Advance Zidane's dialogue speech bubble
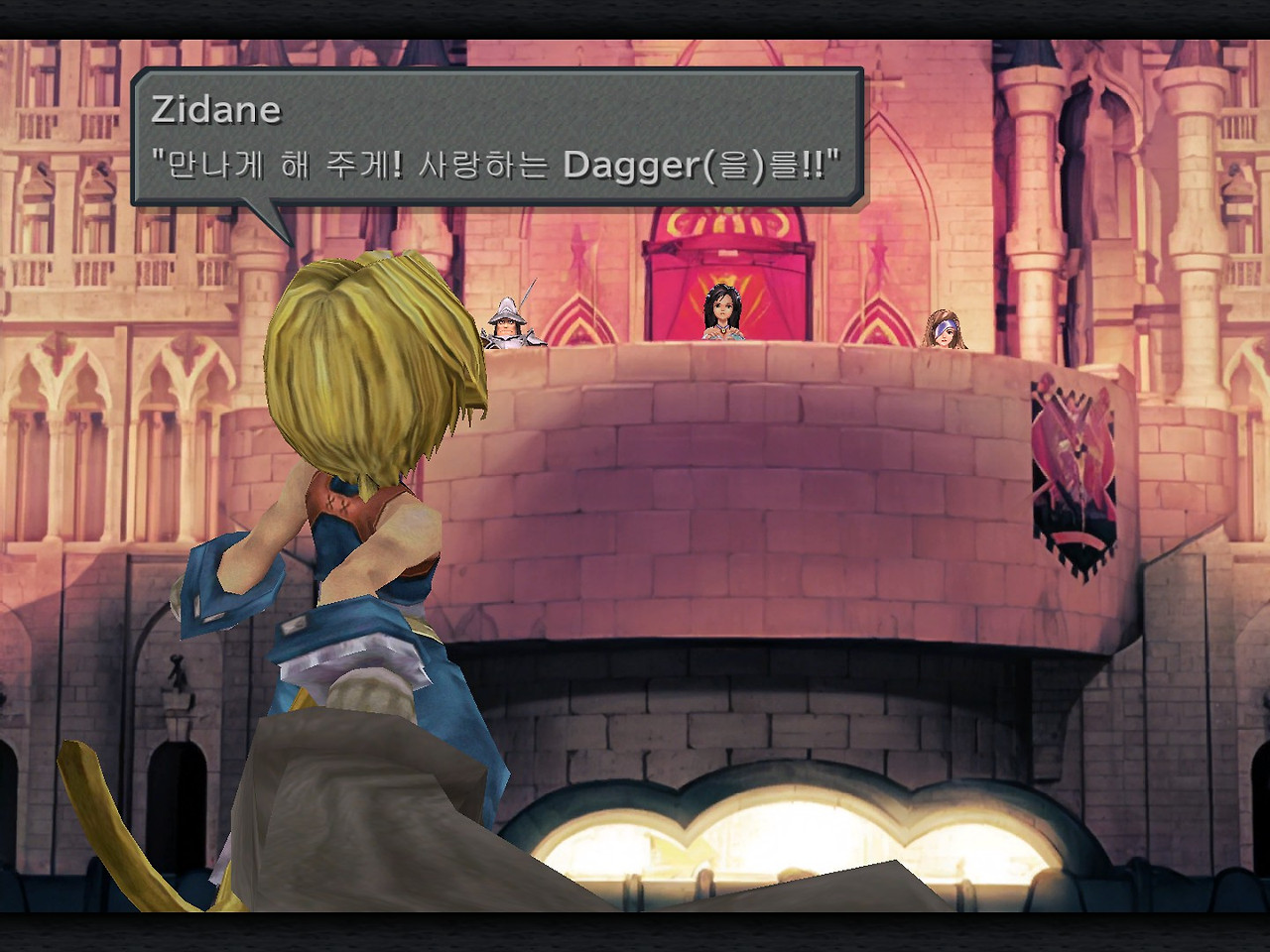Screen dimensions: 1270x952 pyautogui.click(x=496, y=137)
